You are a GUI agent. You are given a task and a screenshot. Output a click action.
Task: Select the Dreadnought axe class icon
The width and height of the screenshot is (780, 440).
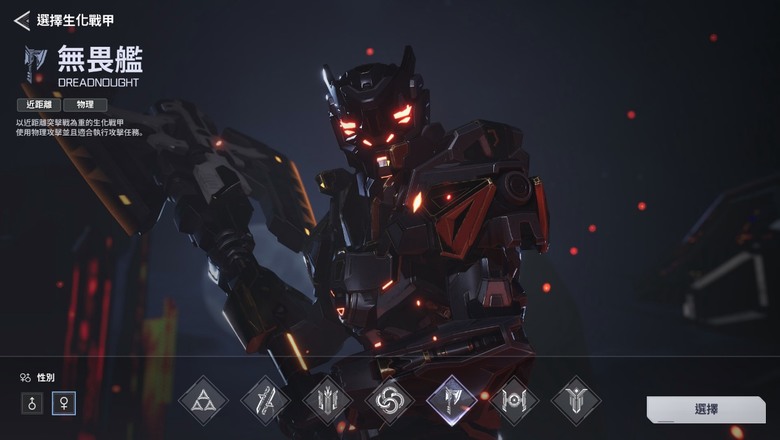coord(451,401)
